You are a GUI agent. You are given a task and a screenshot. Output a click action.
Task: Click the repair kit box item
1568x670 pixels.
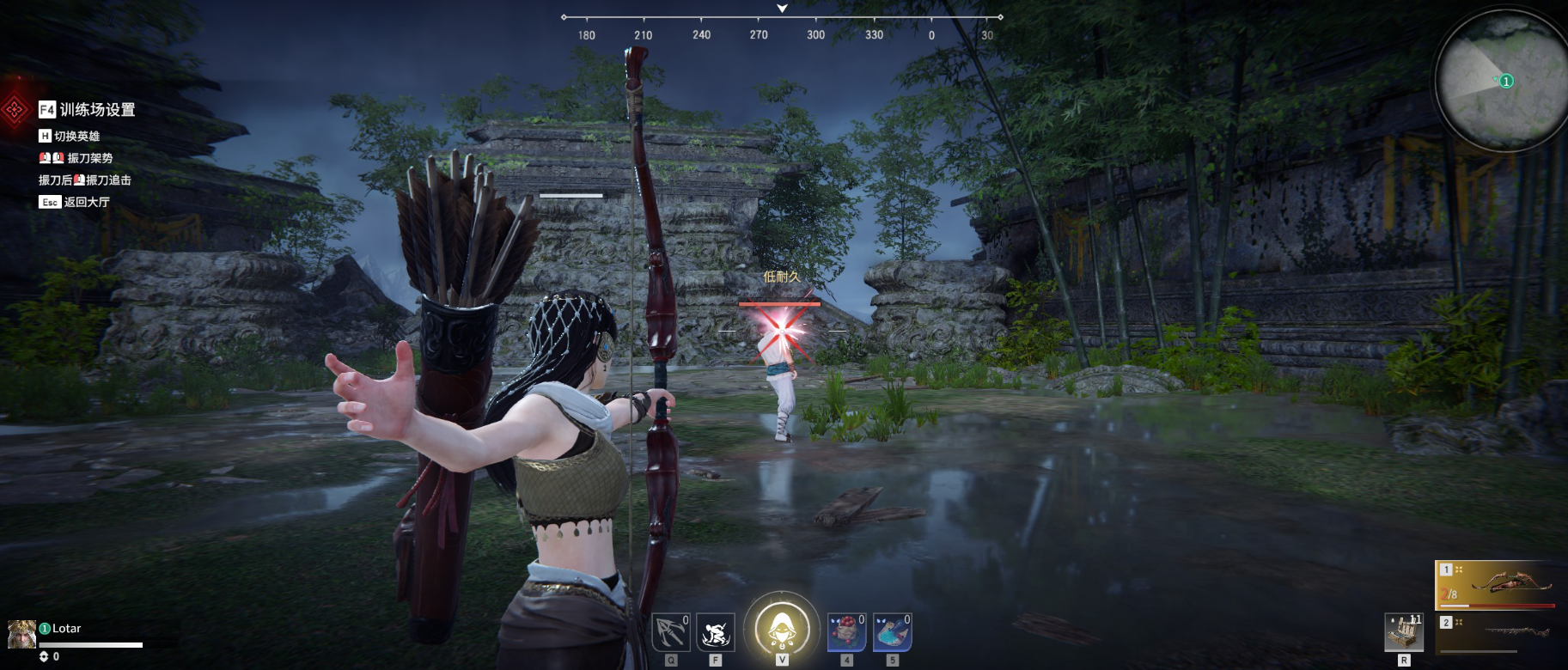[x=1404, y=633]
